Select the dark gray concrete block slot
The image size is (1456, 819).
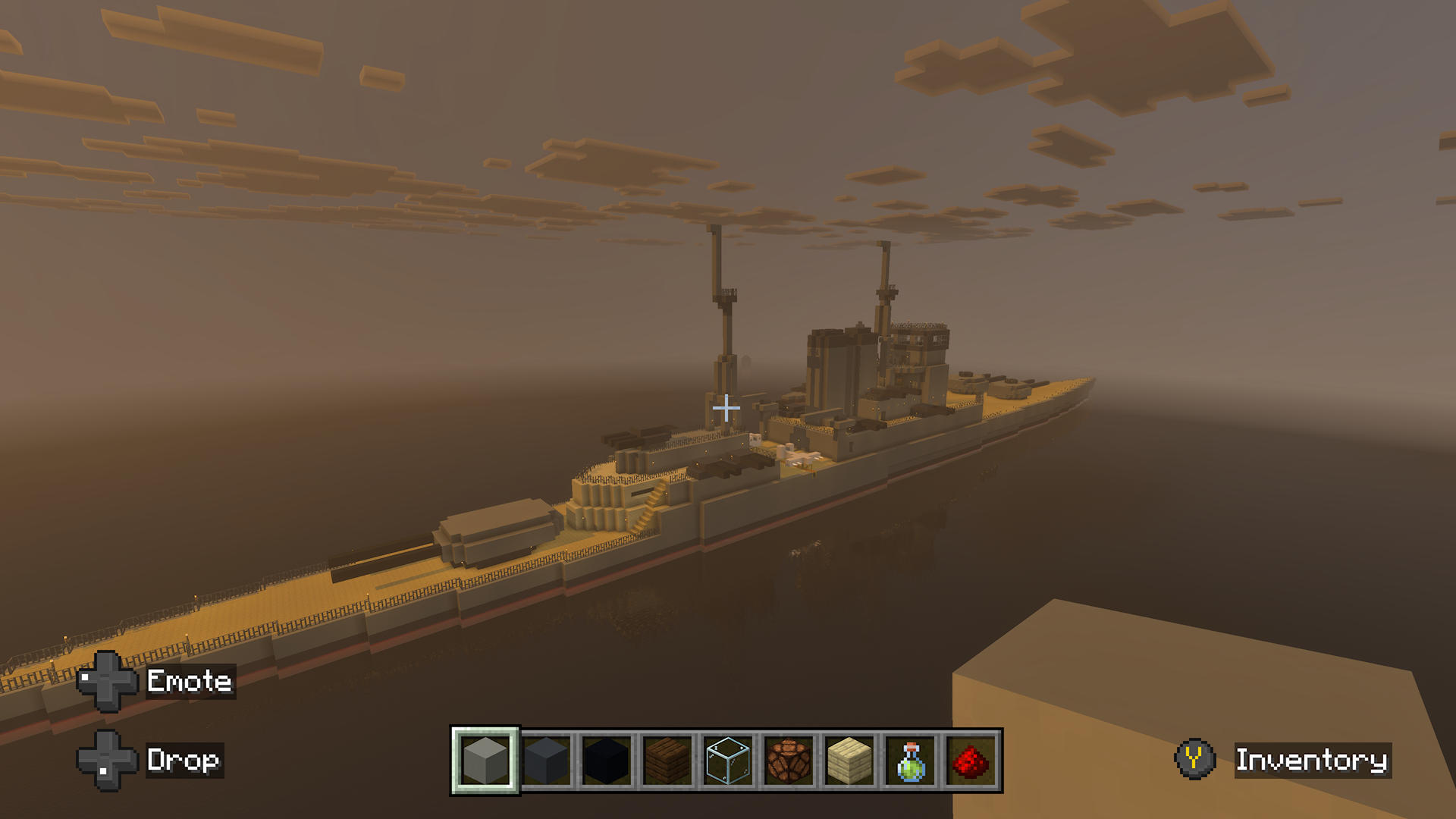tap(546, 760)
